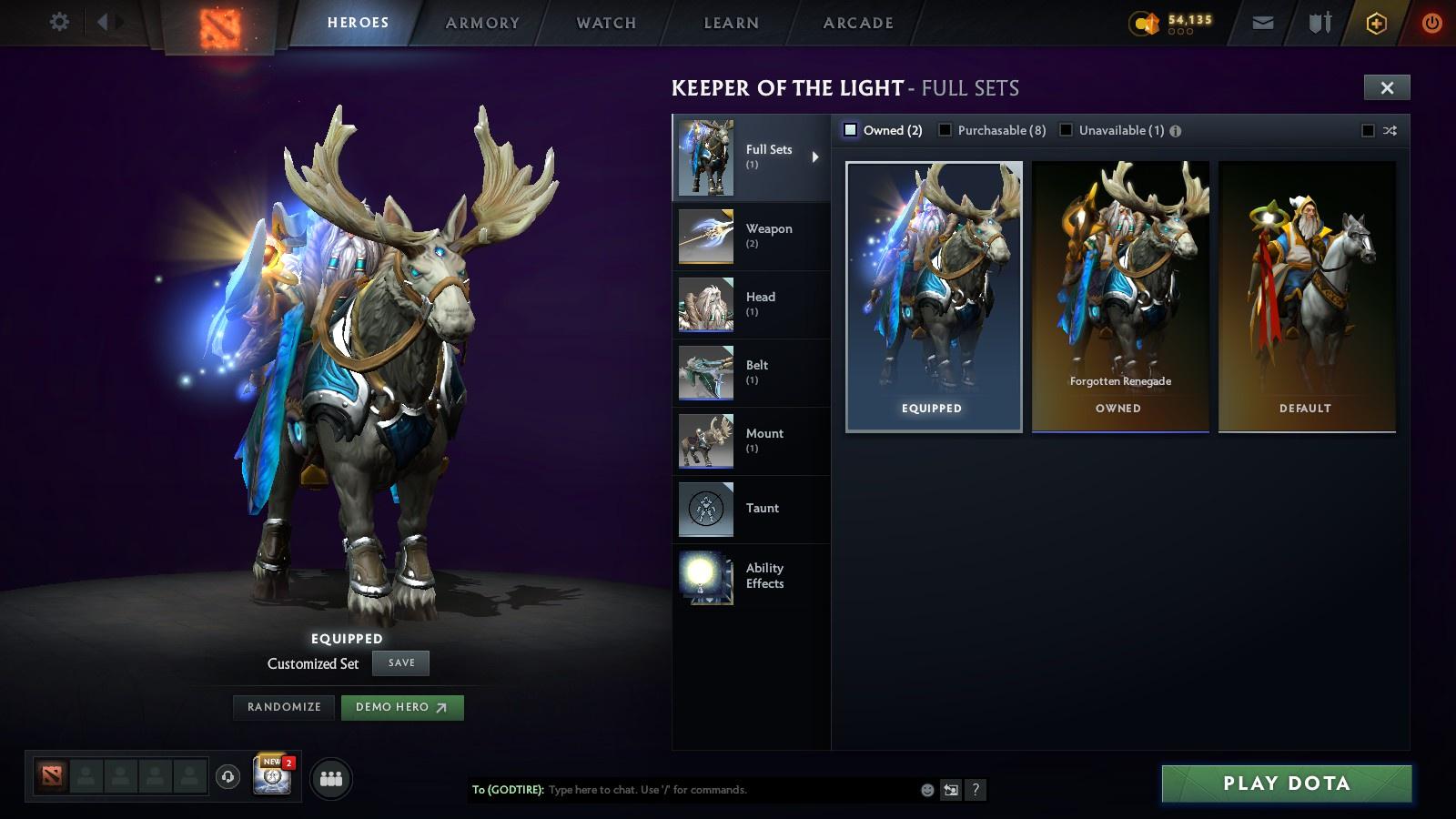Screen dimensions: 1456x819
Task: Switch to the WATCH tab
Action: click(604, 23)
